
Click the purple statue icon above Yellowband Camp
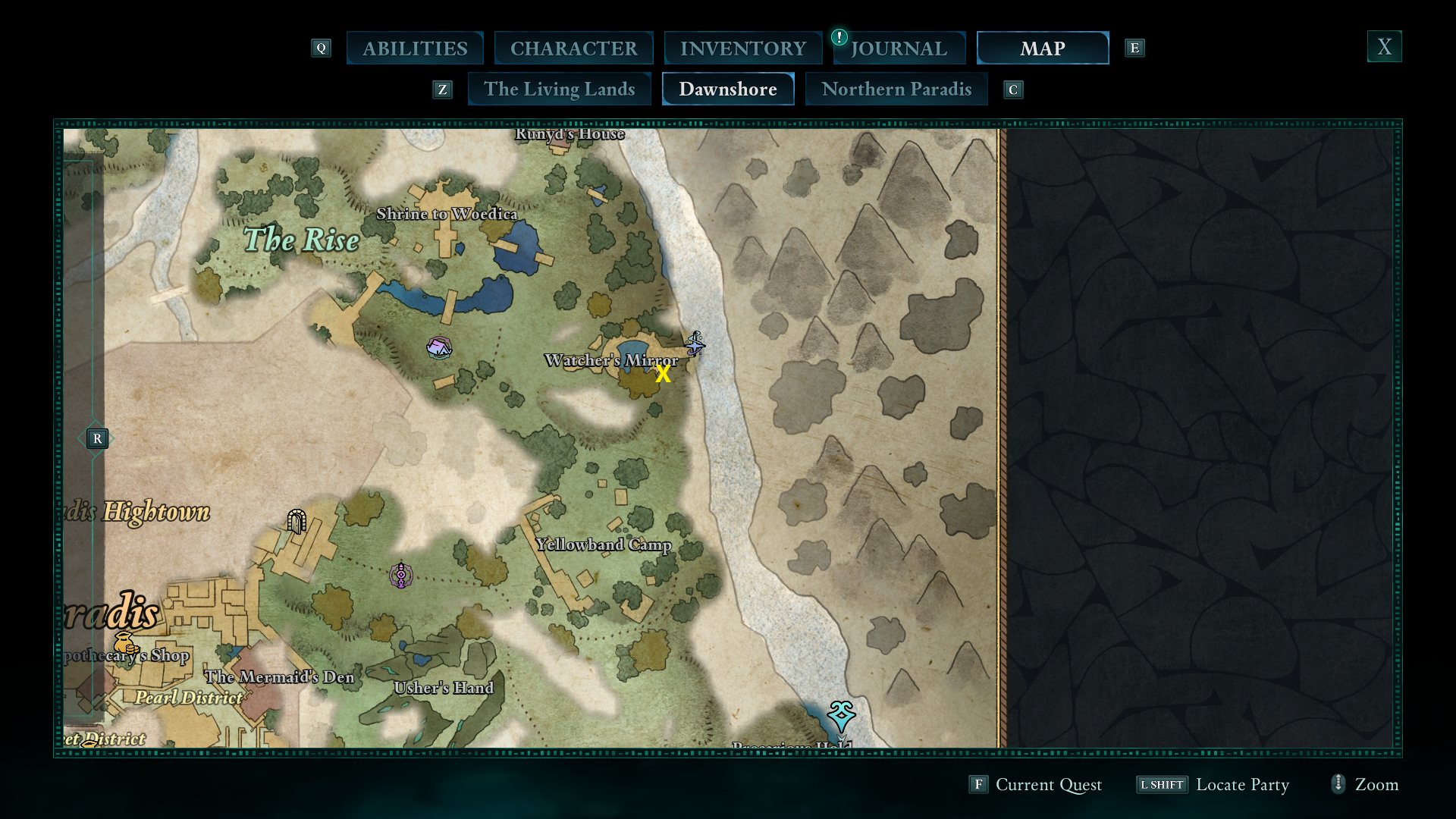click(400, 576)
